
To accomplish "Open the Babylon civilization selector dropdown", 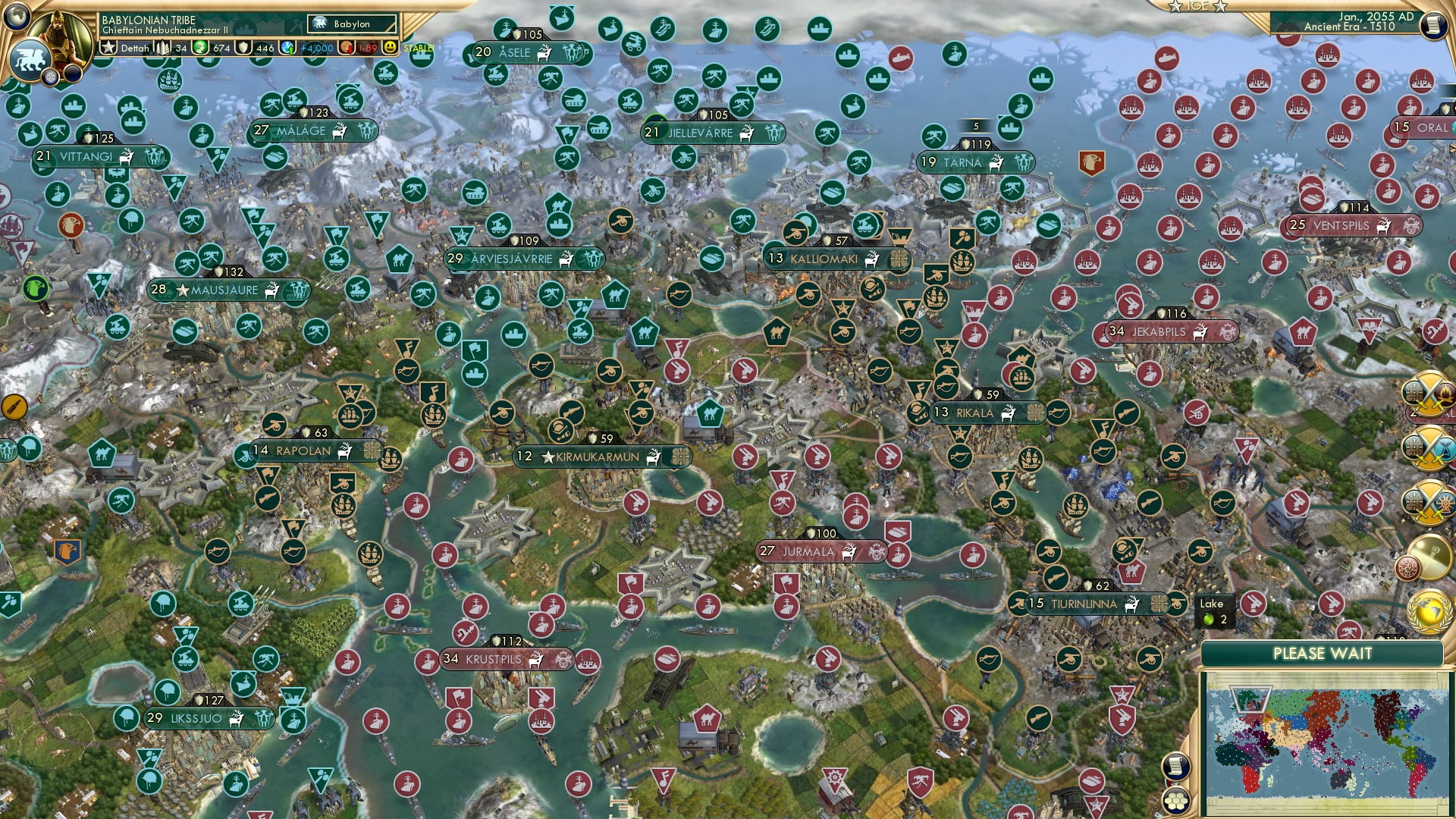I will [x=349, y=24].
